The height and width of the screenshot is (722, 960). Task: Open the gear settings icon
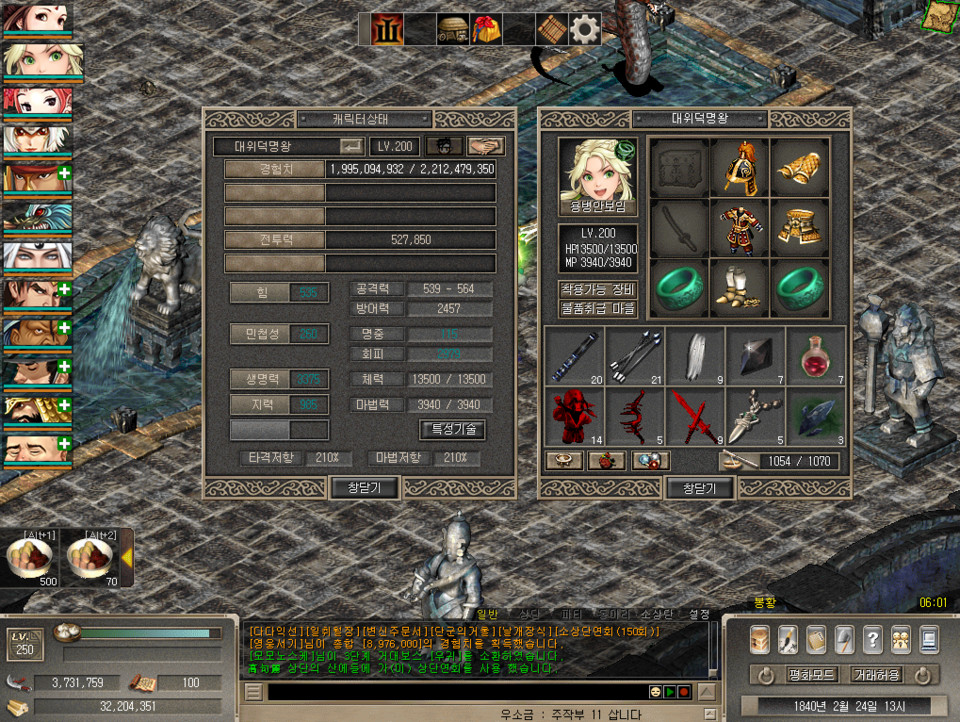pyautogui.click(x=585, y=30)
